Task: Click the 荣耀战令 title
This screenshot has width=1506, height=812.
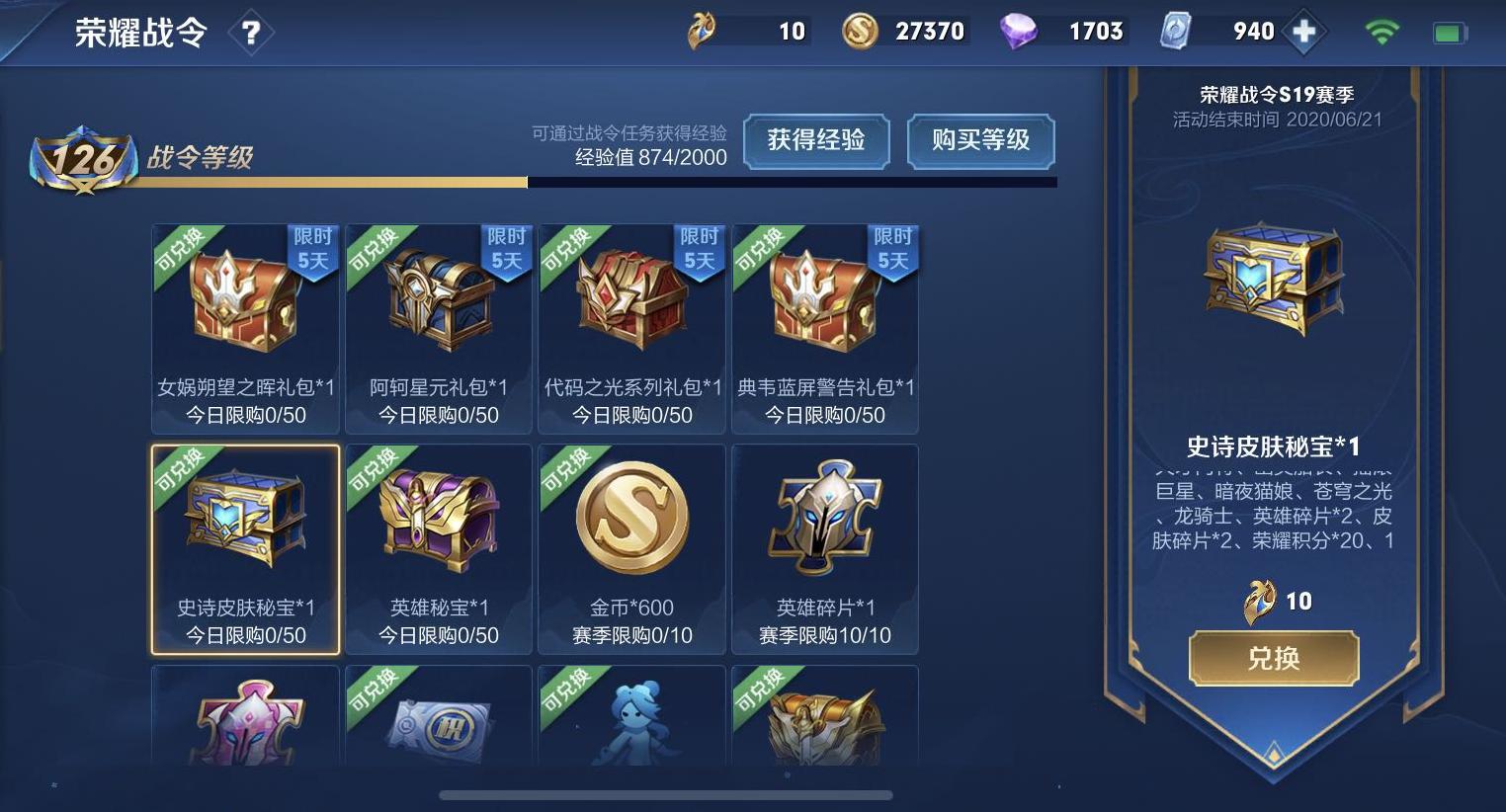Action: pos(141,32)
